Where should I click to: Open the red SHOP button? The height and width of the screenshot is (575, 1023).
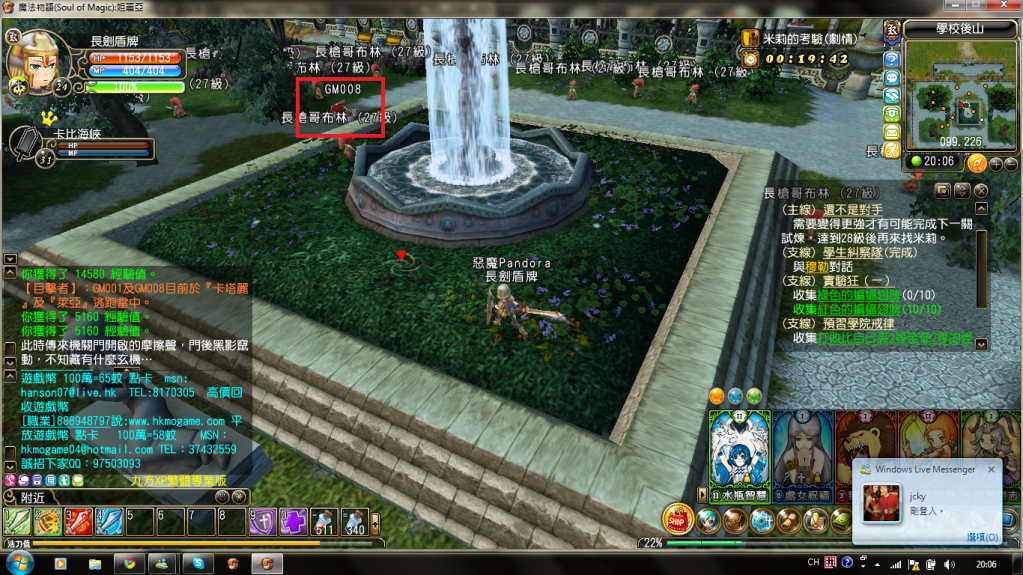pos(677,519)
